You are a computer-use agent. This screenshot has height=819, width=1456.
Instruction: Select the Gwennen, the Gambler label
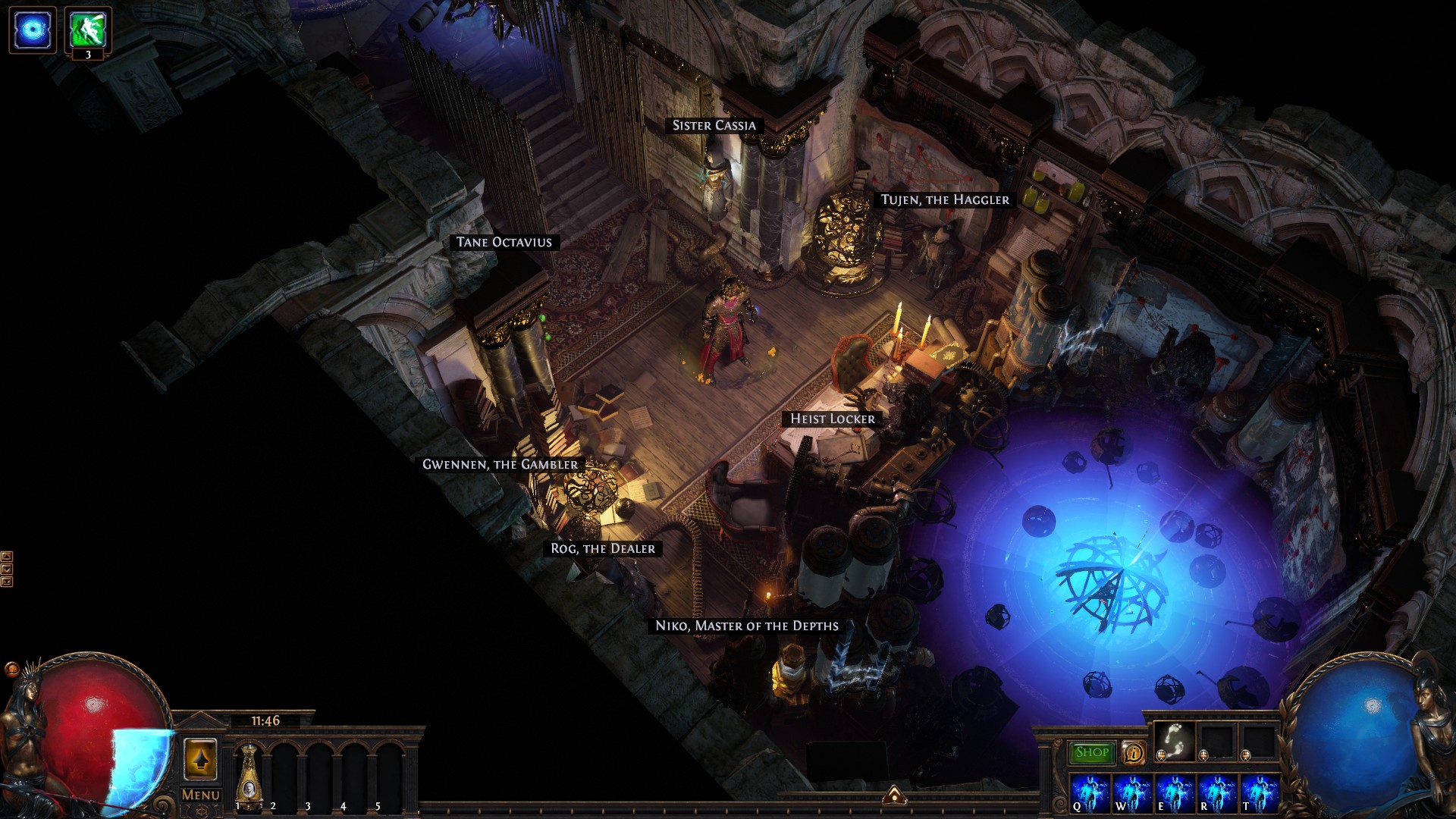(500, 464)
